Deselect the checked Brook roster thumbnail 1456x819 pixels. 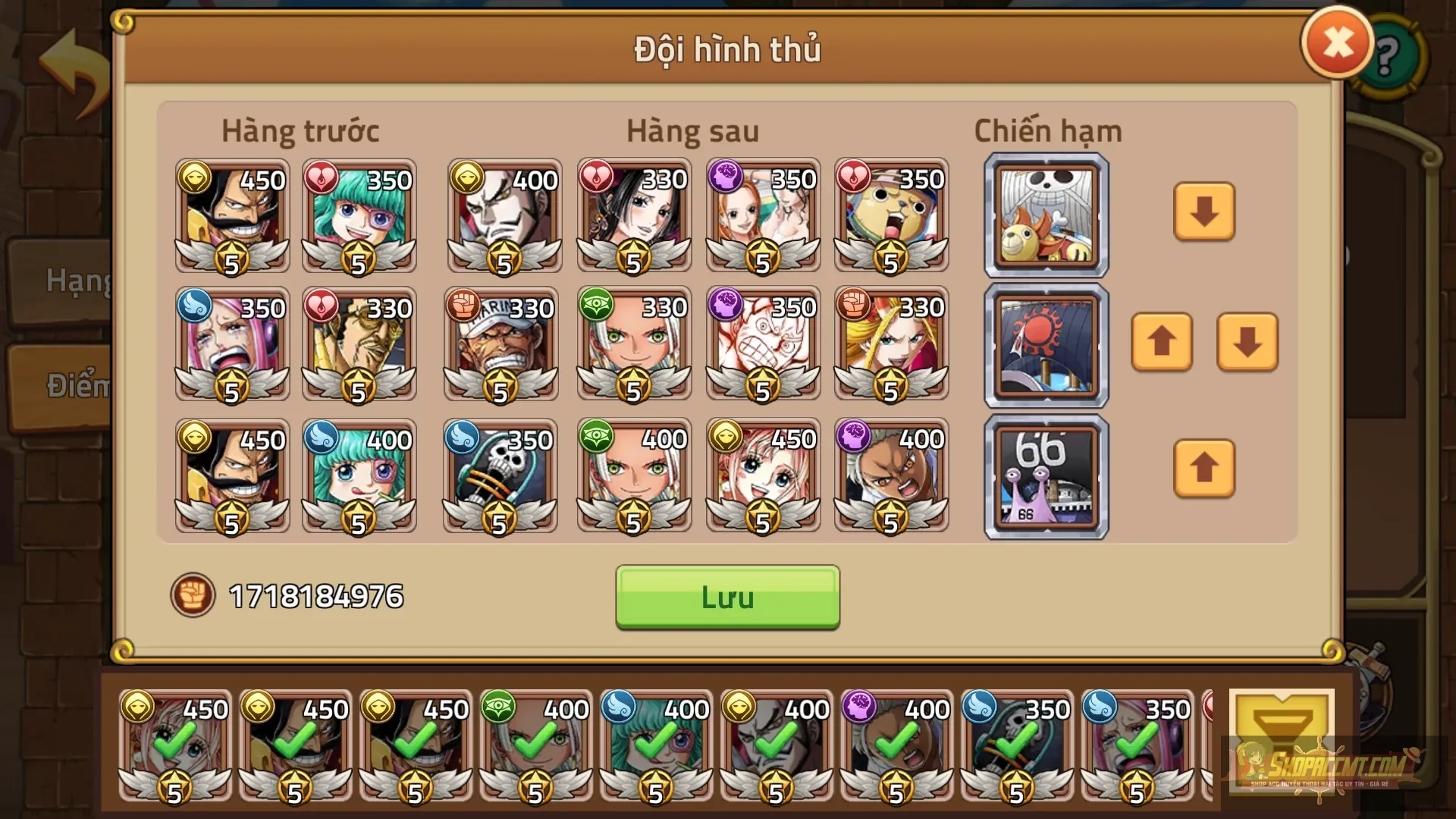coord(1016,747)
